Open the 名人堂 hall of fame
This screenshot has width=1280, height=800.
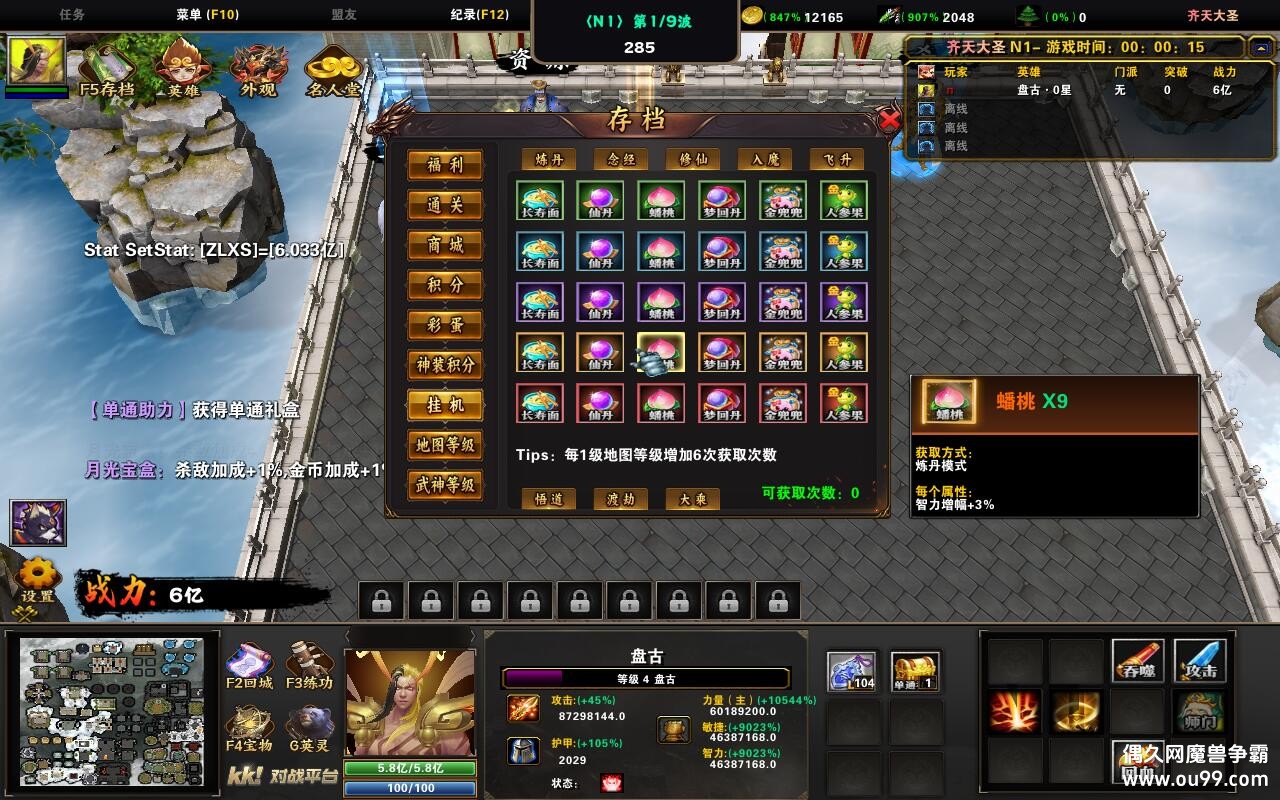pos(333,68)
